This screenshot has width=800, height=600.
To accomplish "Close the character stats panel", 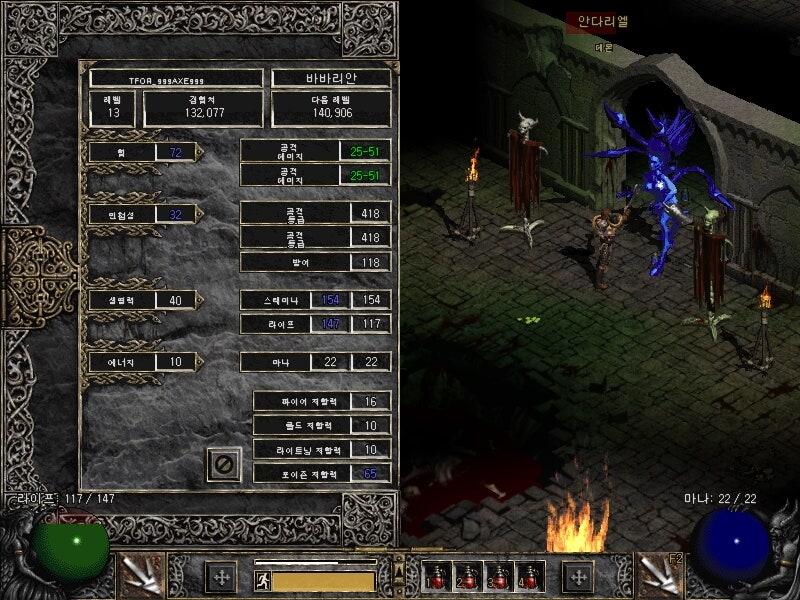I will pos(224,464).
